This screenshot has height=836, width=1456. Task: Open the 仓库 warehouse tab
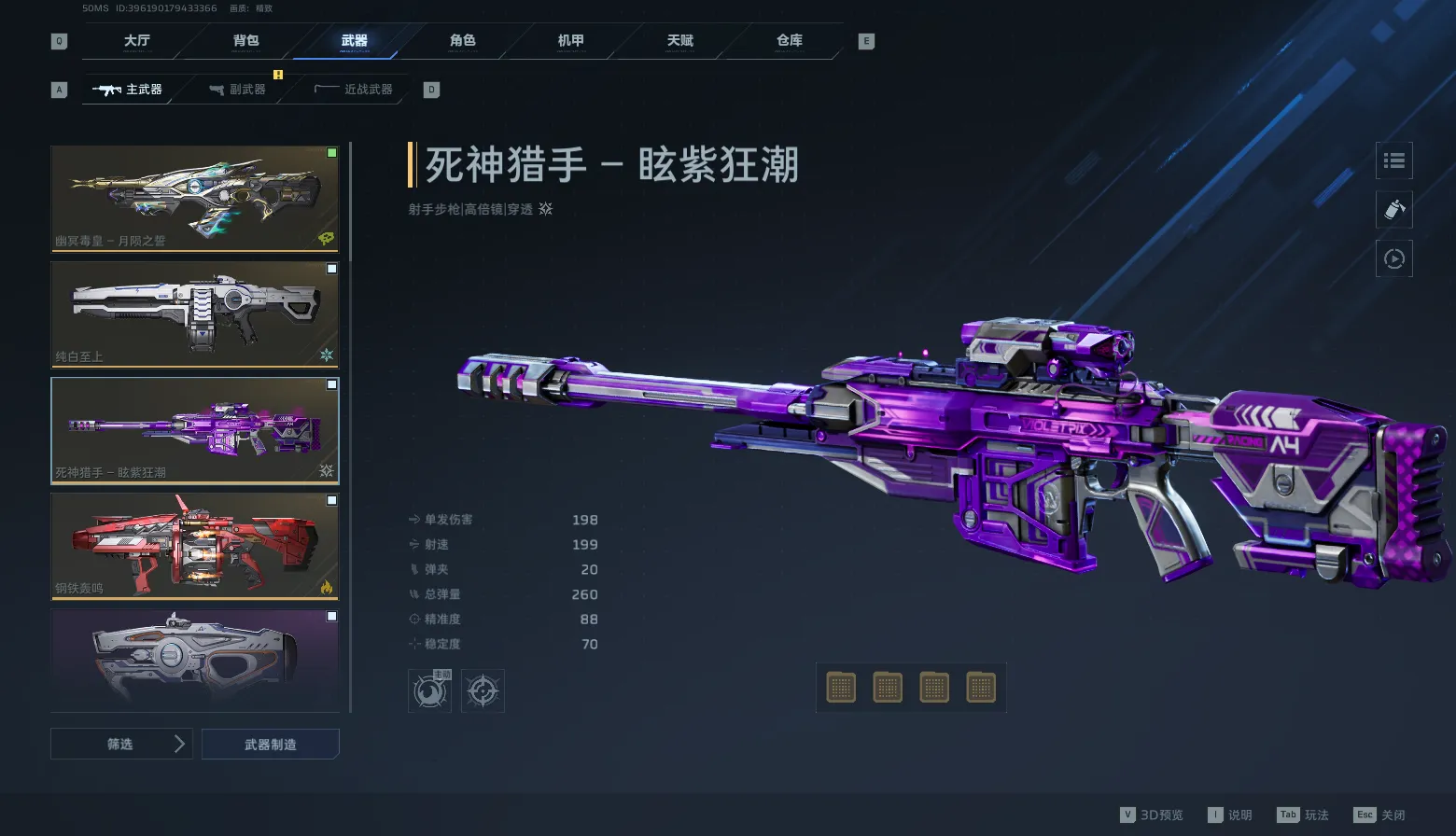[x=790, y=40]
